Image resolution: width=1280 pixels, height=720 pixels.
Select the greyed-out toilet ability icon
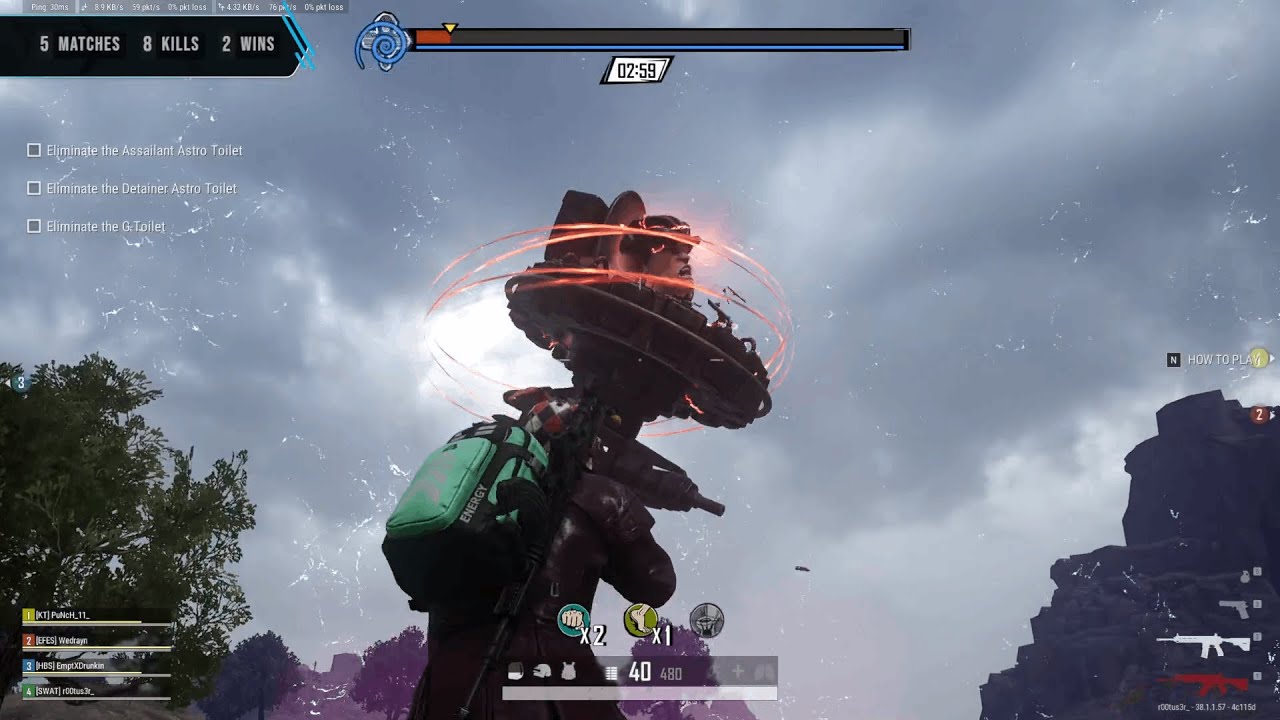(706, 620)
